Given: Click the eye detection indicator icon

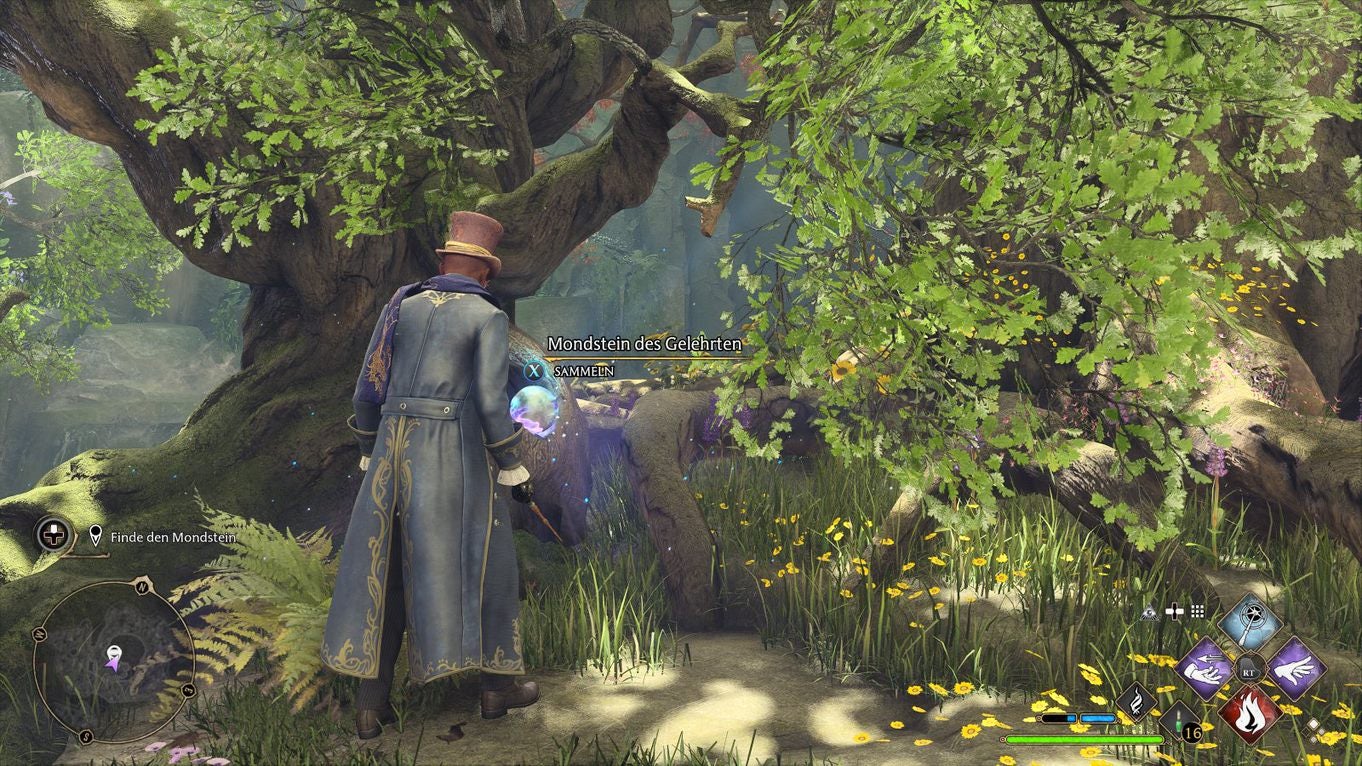Looking at the screenshot, I should click(x=1150, y=613).
